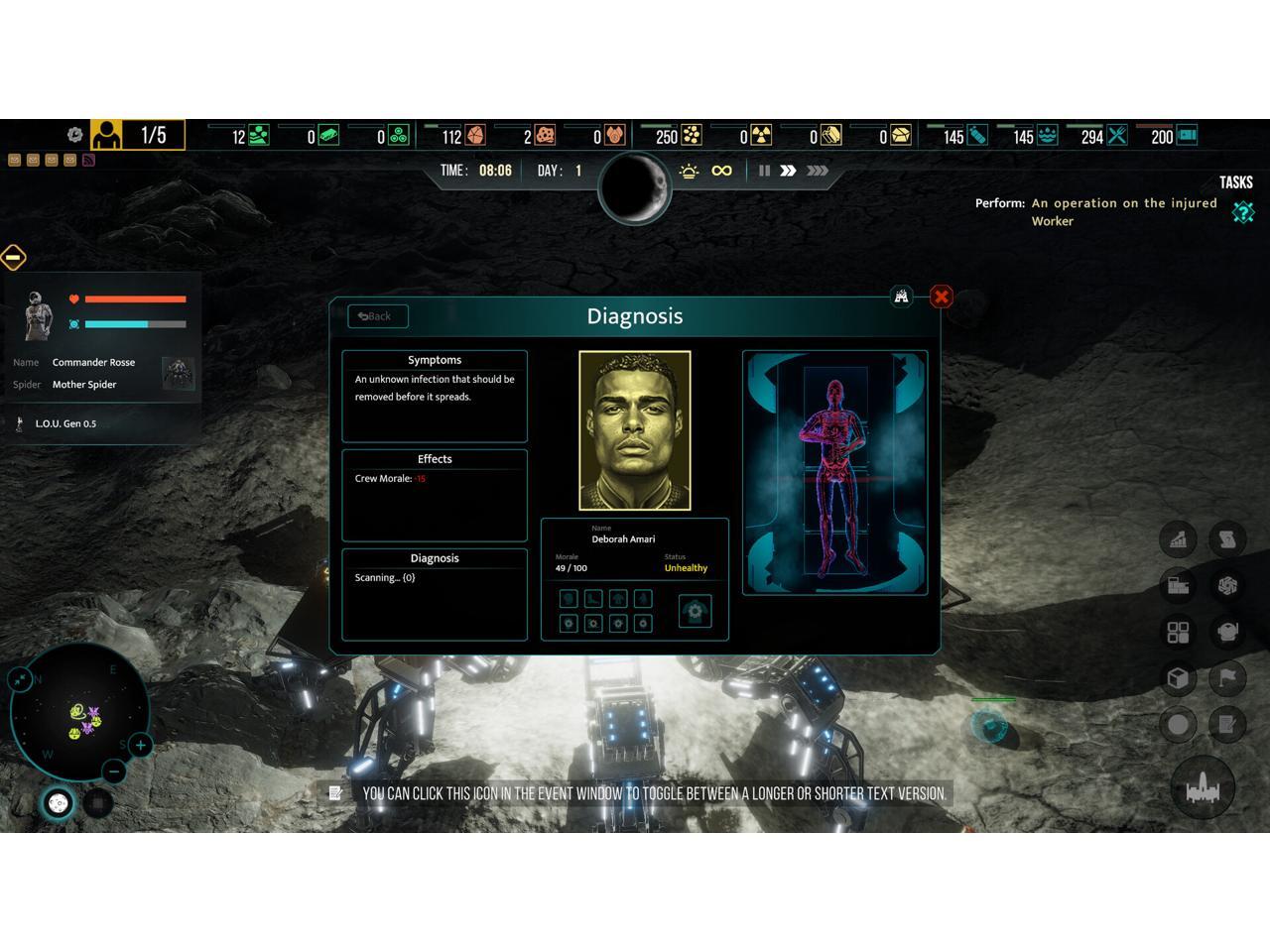1270x952 pixels.
Task: Open the crew count panel showing 1/5
Action: (x=138, y=135)
